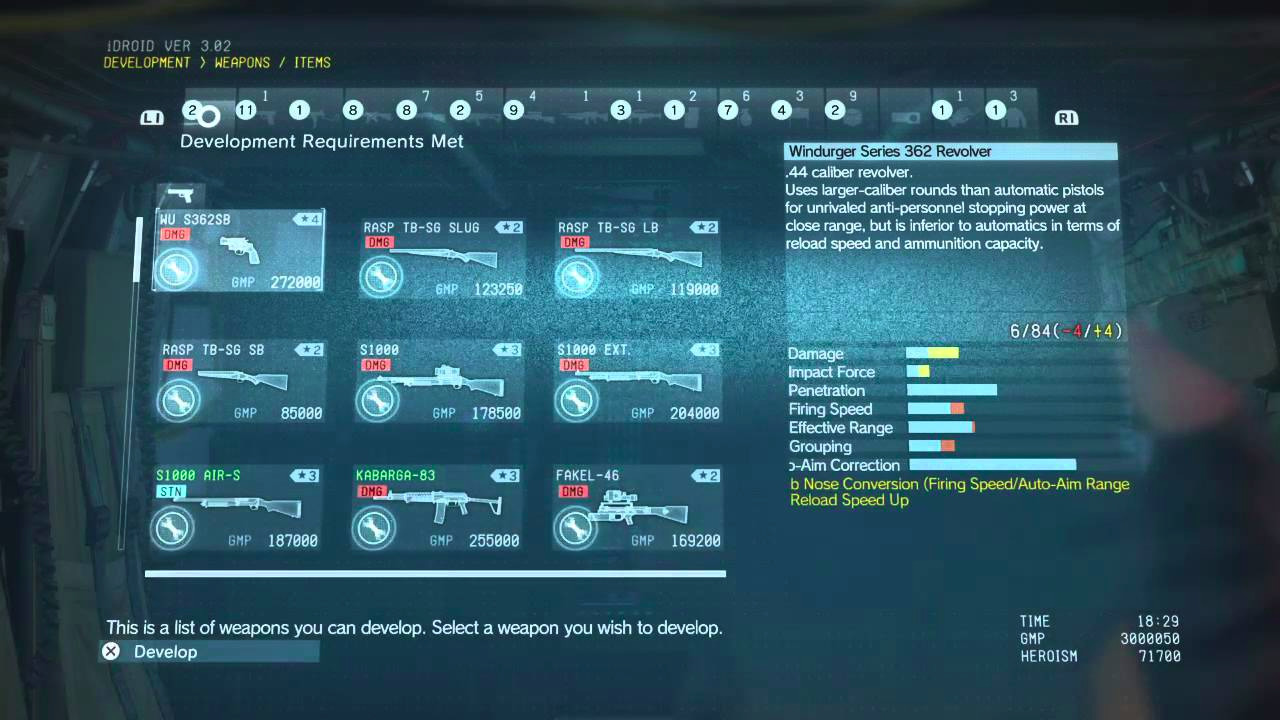Click the wrench icon on KABARGA-83
1280x720 pixels.
[x=375, y=528]
